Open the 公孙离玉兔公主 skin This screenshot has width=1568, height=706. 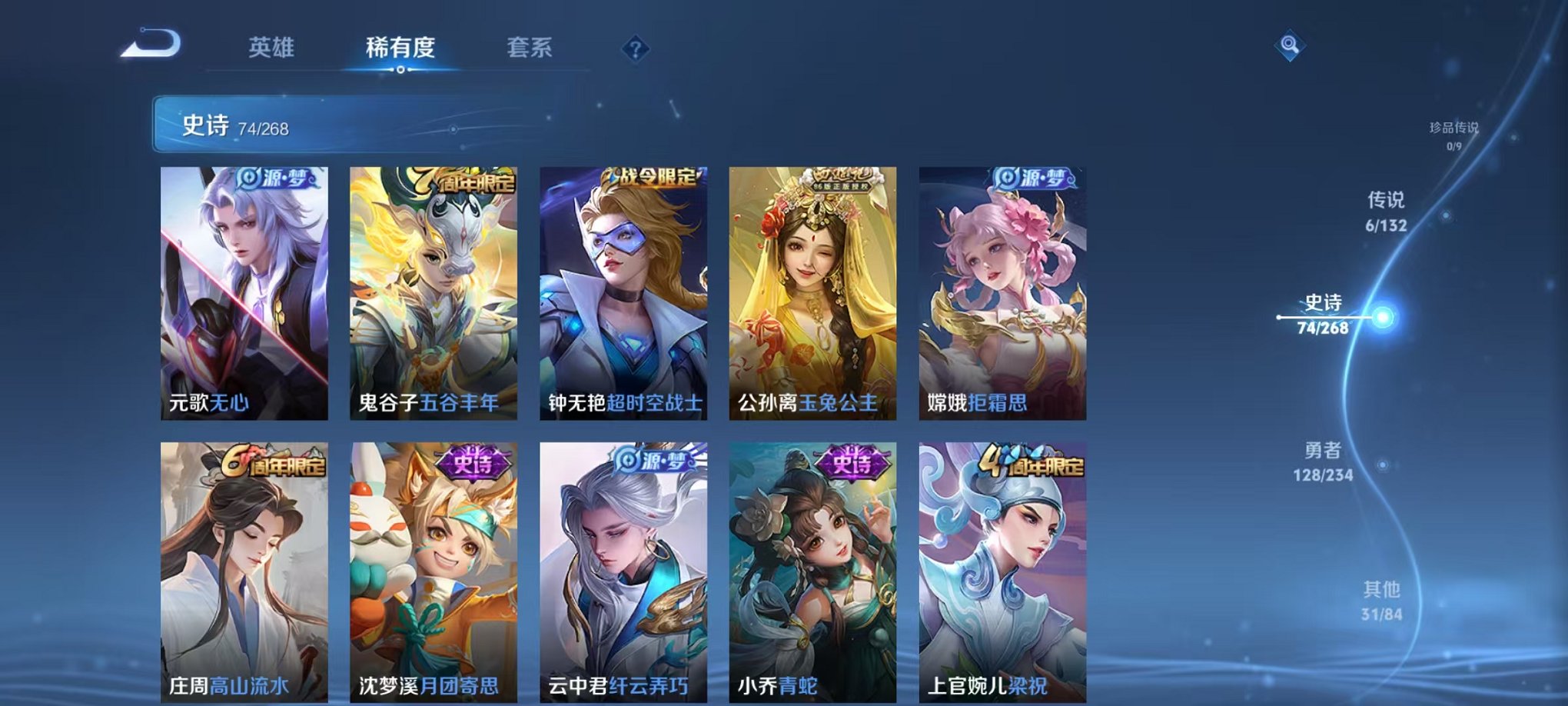(x=815, y=292)
